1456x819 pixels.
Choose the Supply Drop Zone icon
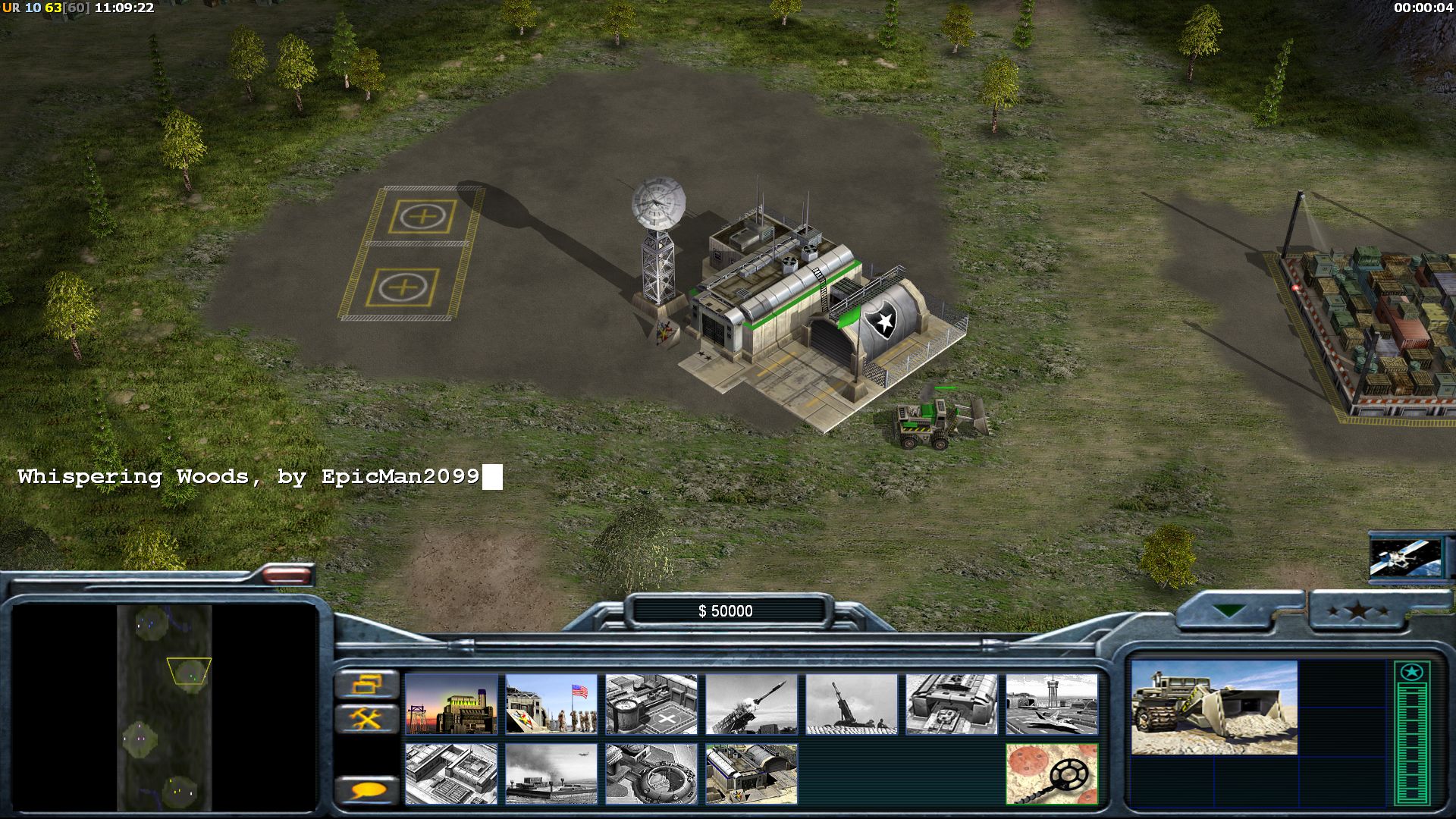click(x=551, y=773)
